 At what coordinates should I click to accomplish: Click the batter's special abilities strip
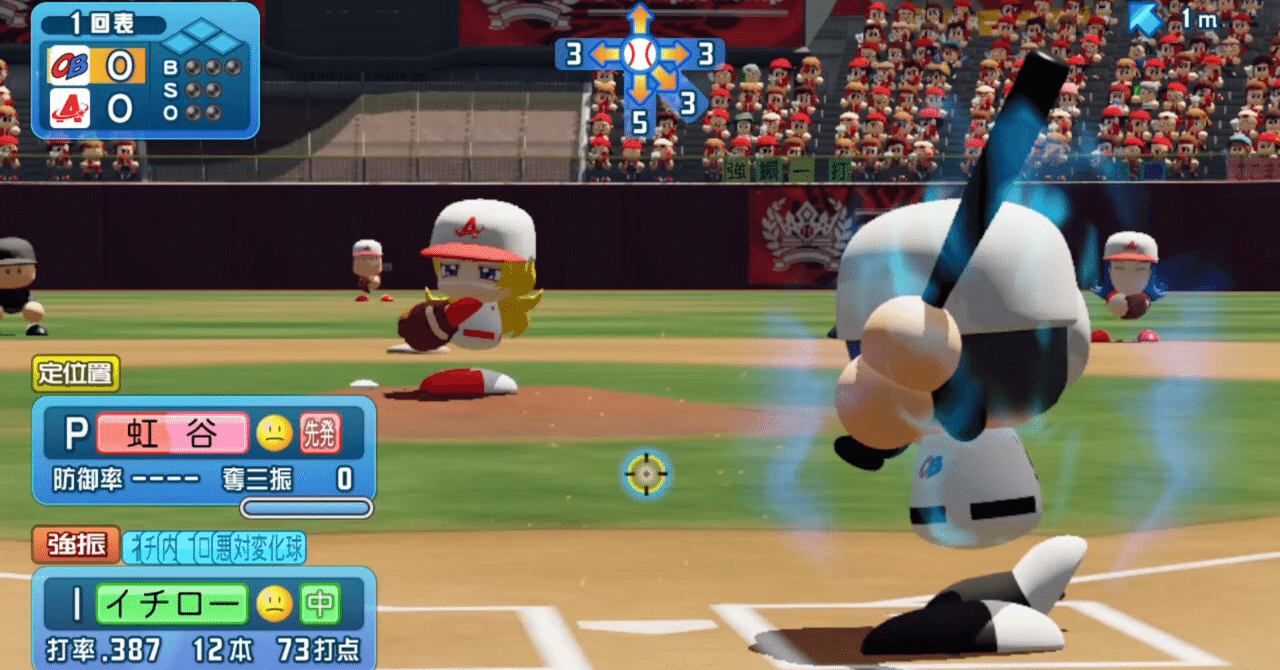(214, 547)
